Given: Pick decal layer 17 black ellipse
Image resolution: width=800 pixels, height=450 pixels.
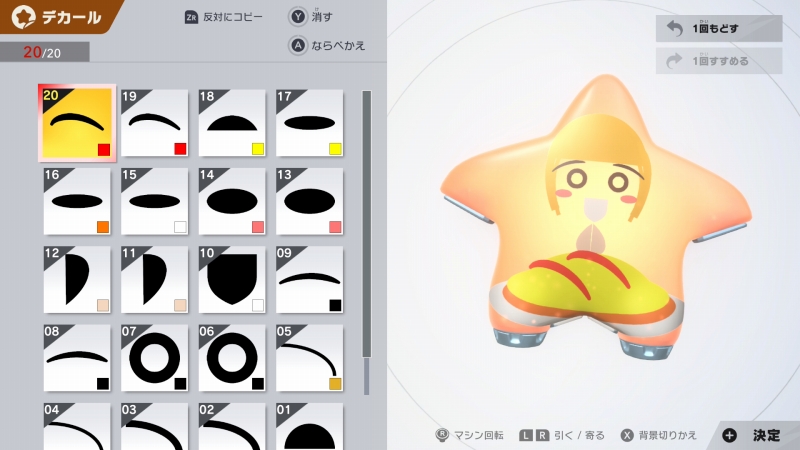Looking at the screenshot, I should pyautogui.click(x=310, y=123).
